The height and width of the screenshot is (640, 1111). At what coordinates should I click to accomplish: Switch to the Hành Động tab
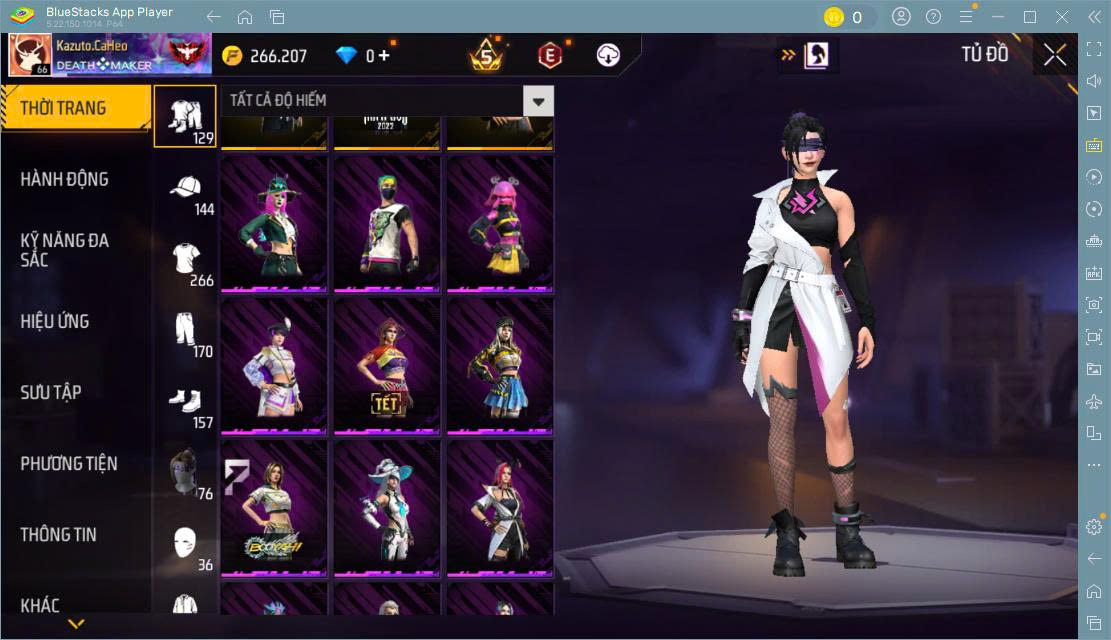click(x=65, y=179)
